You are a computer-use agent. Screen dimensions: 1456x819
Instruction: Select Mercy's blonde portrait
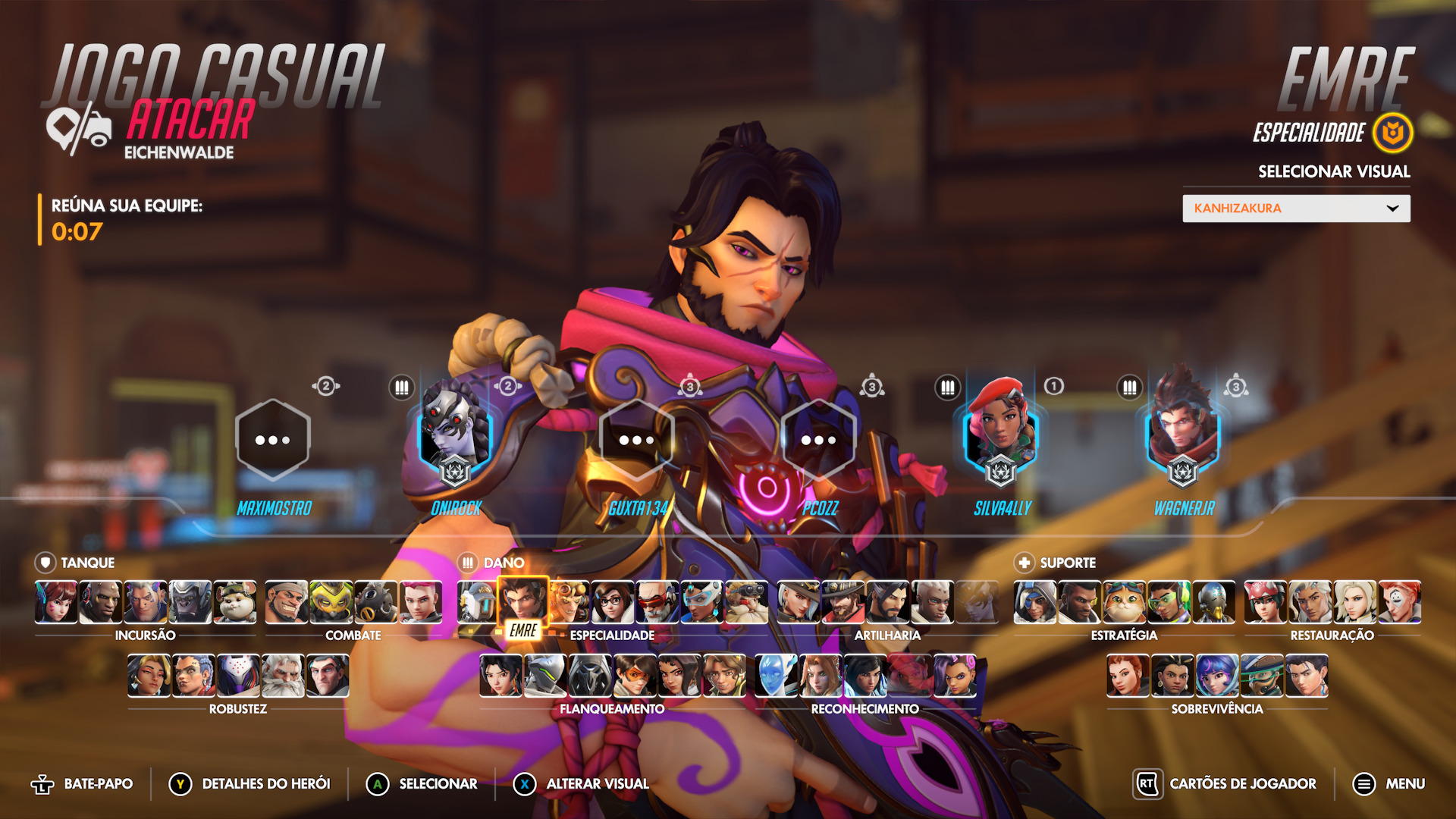click(x=1355, y=602)
